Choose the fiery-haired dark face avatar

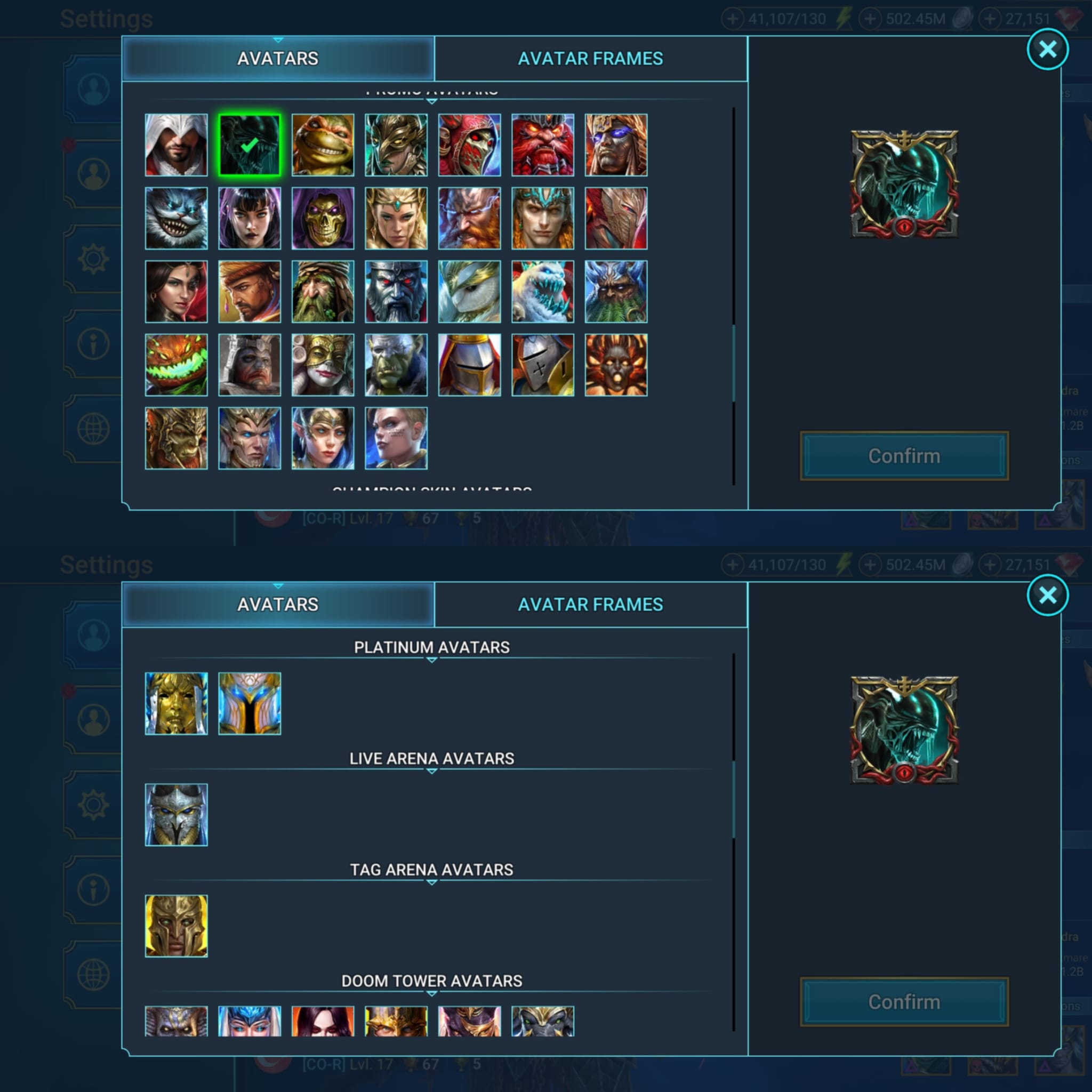(x=616, y=365)
